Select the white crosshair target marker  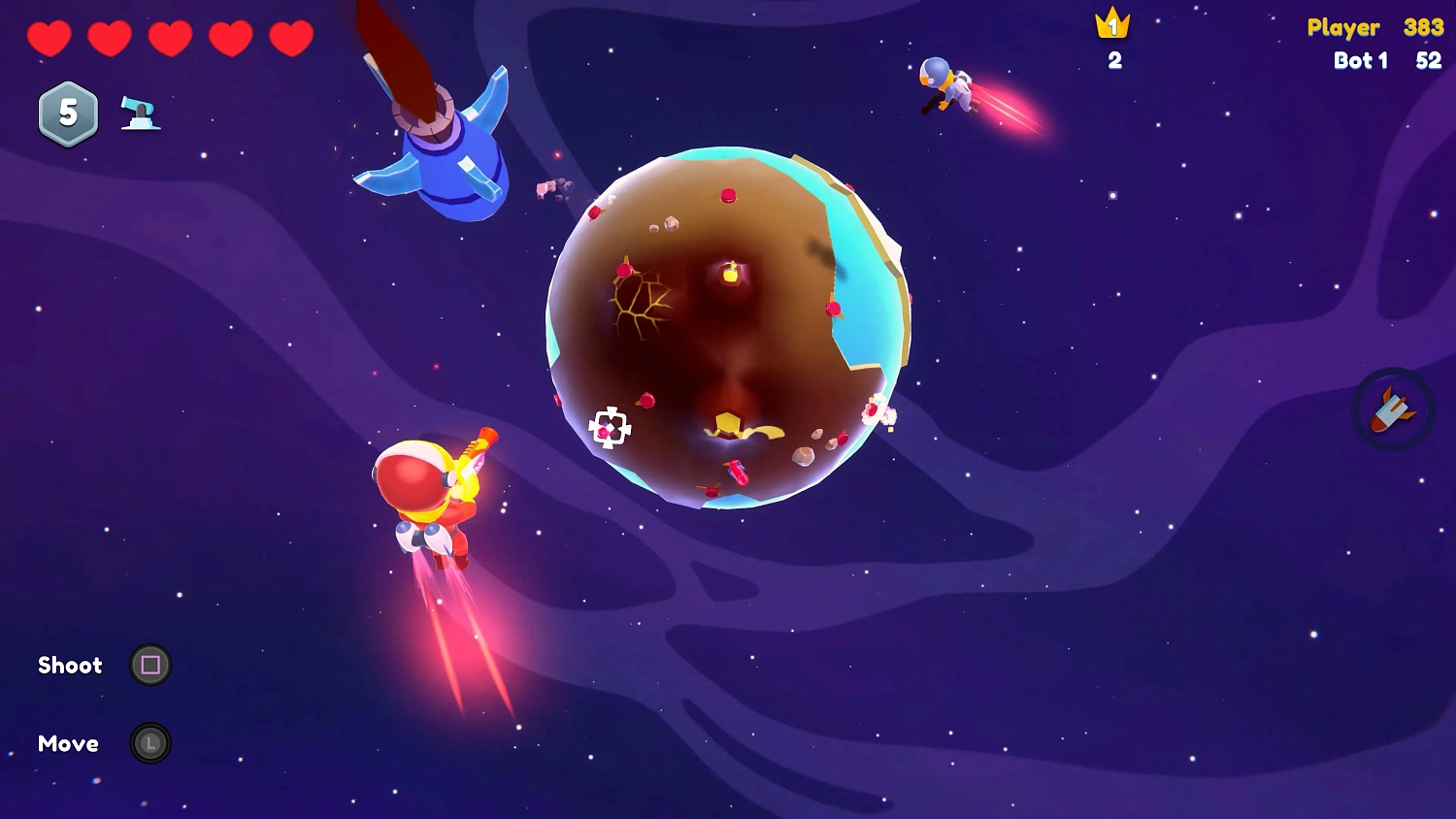[x=610, y=428]
